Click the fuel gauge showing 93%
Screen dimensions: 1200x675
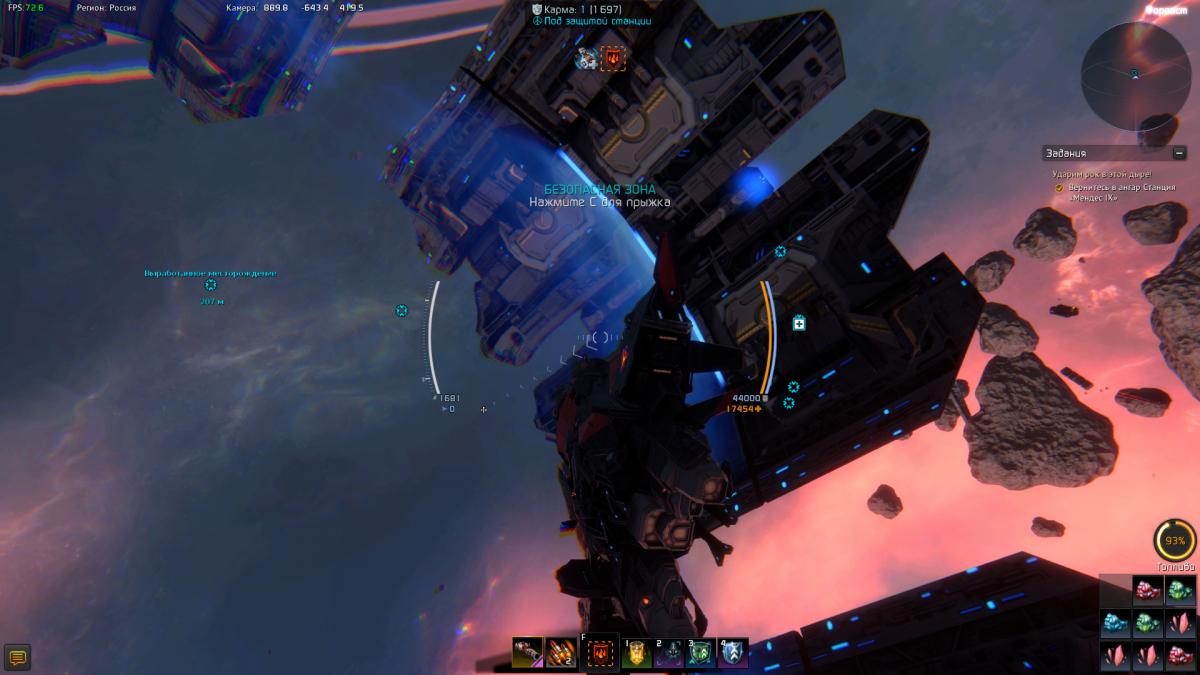[1174, 541]
